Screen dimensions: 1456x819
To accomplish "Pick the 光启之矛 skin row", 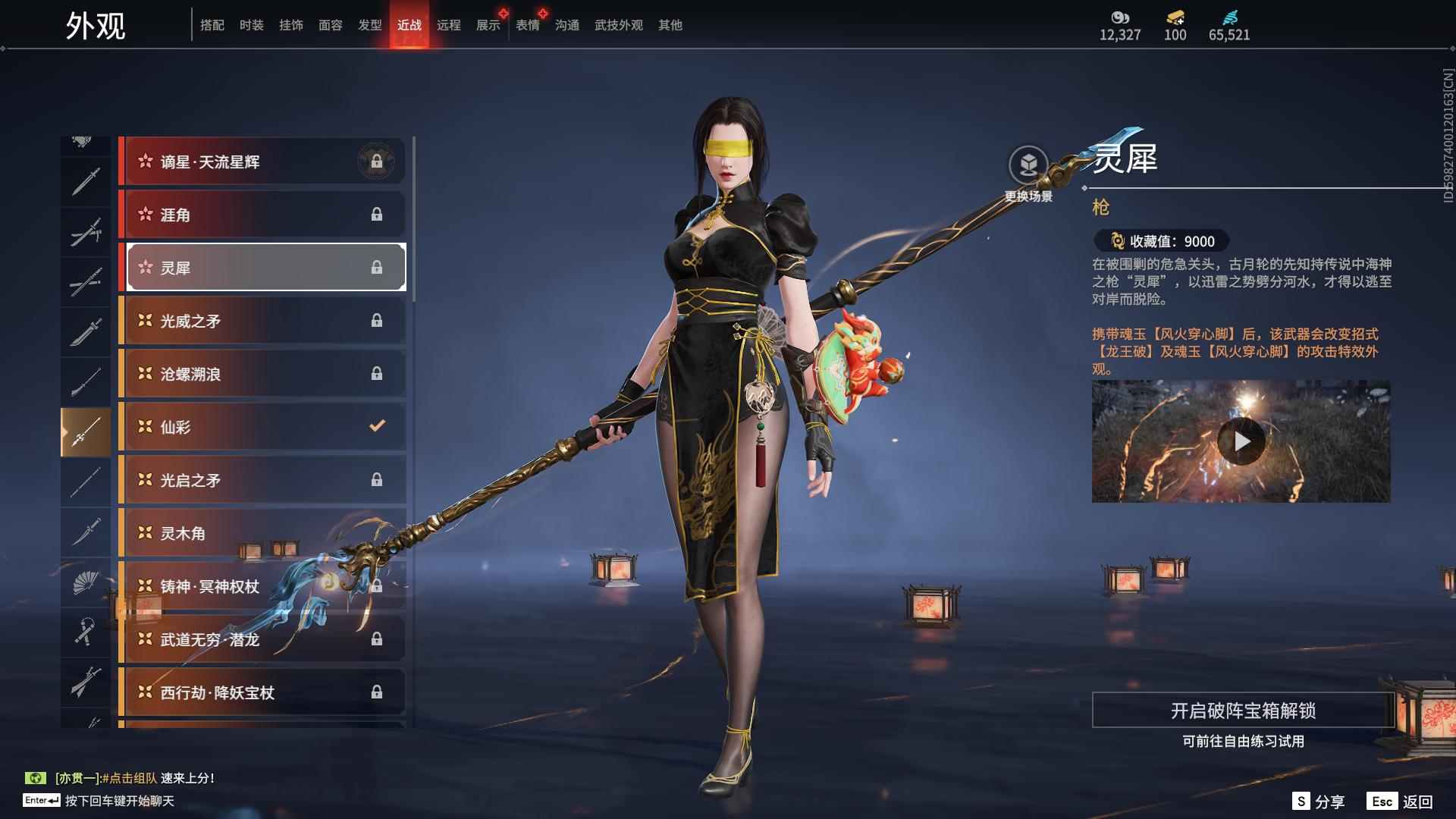I will 262,480.
